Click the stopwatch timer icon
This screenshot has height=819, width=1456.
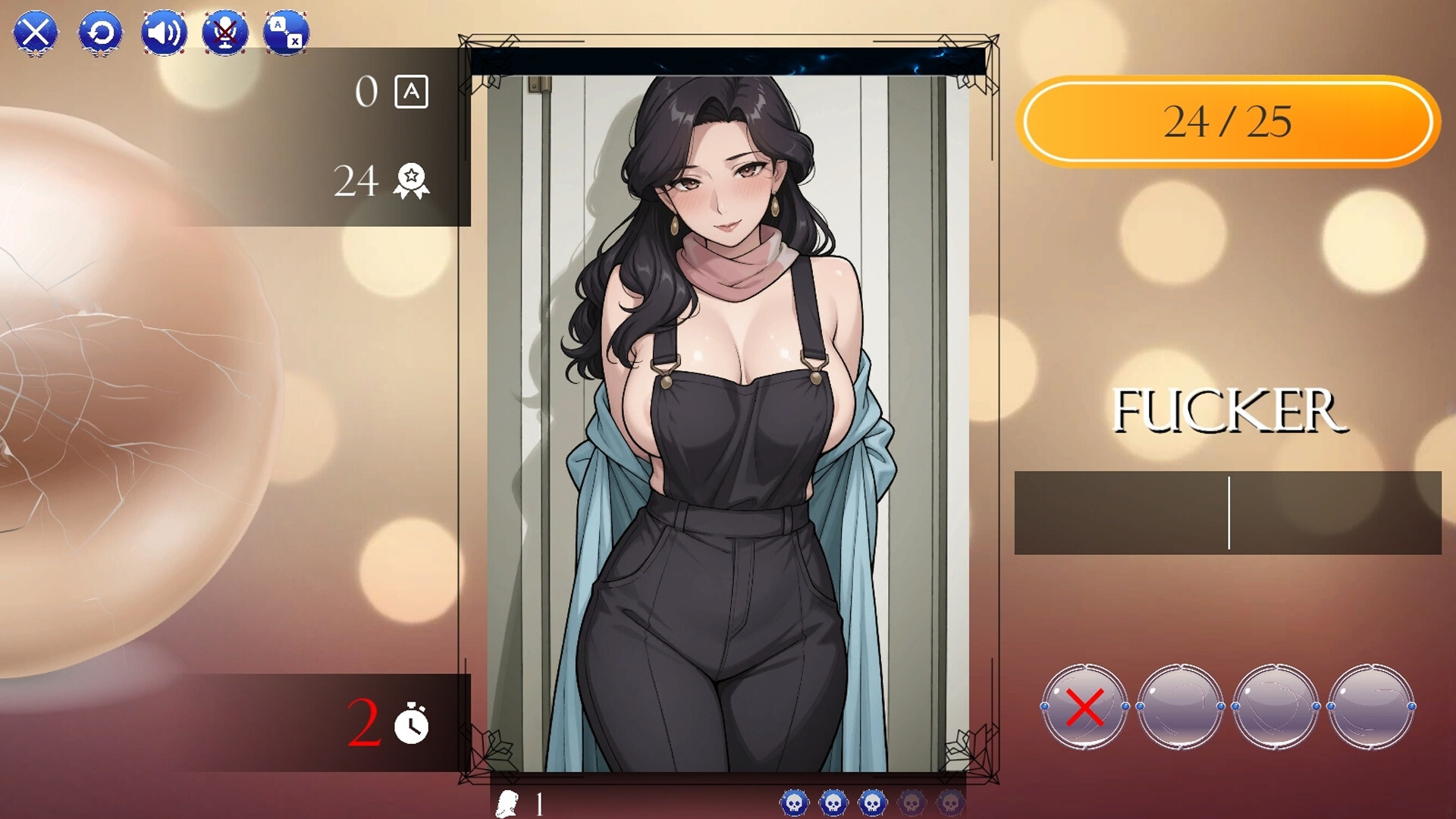(409, 726)
